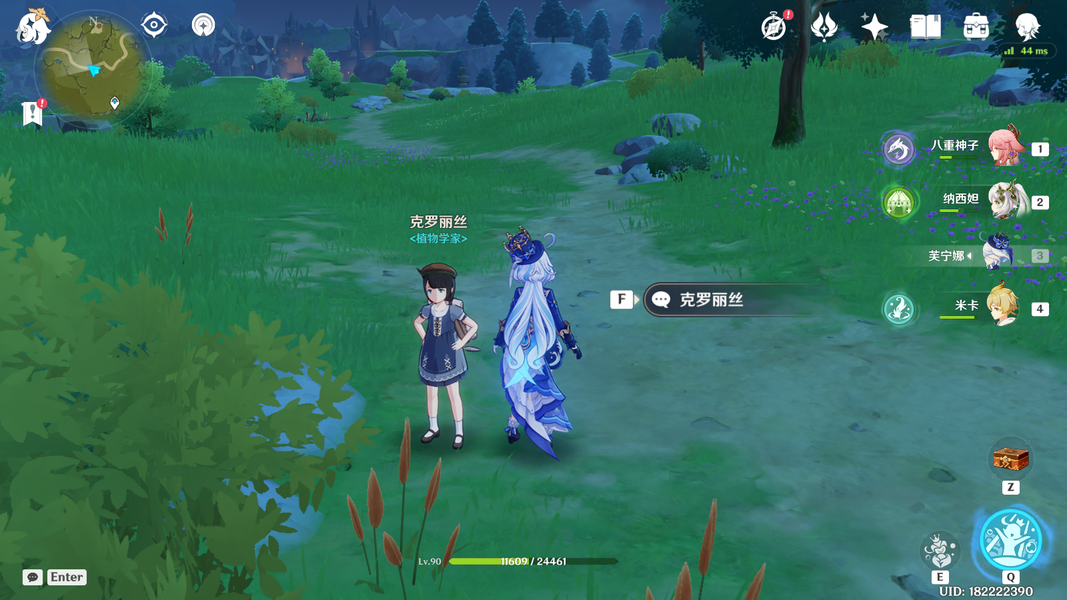The width and height of the screenshot is (1067, 600).
Task: Unleash the glowing Elemental Burst
Action: (x=1010, y=540)
